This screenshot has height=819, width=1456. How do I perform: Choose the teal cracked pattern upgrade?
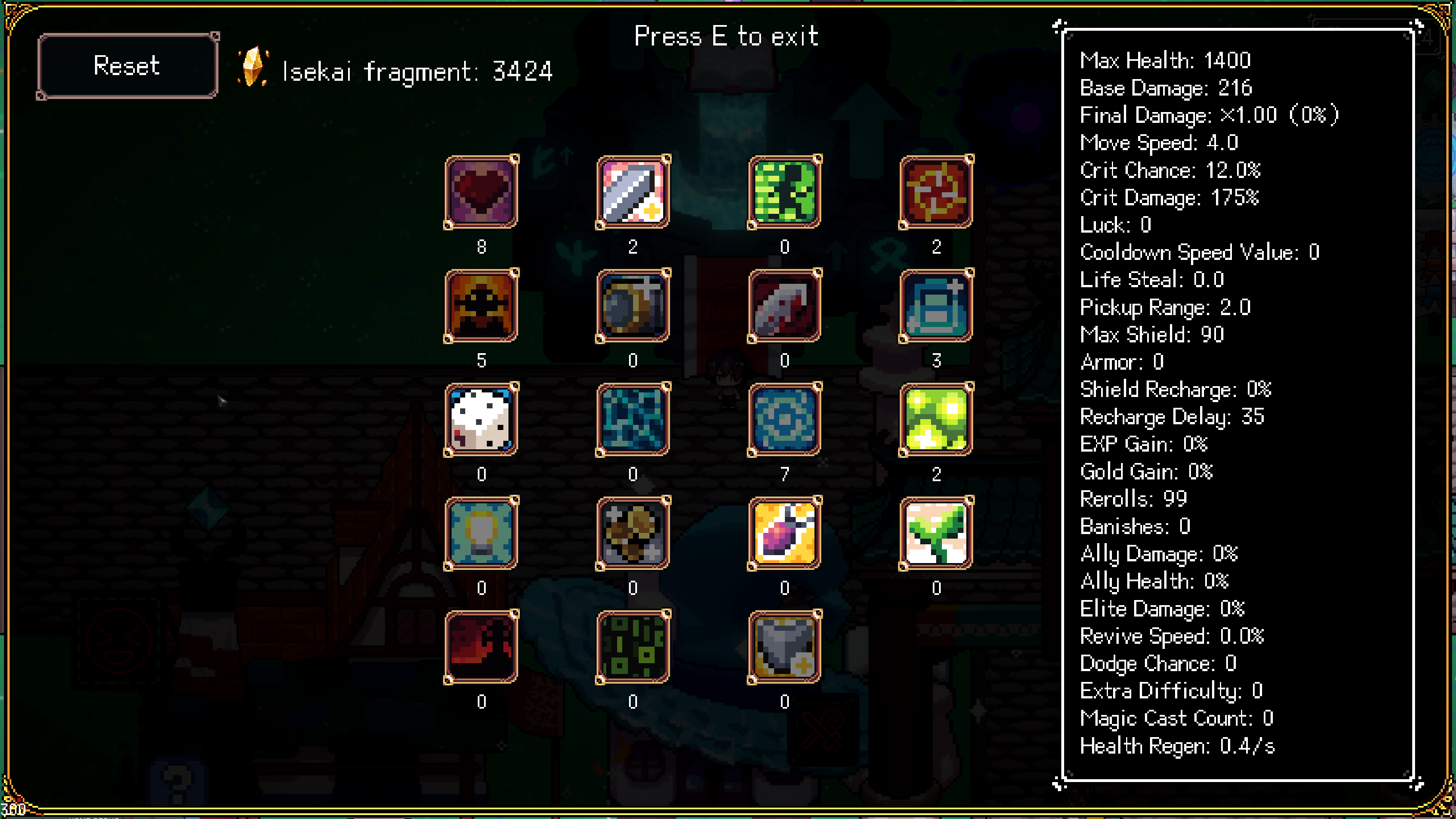[x=633, y=420]
